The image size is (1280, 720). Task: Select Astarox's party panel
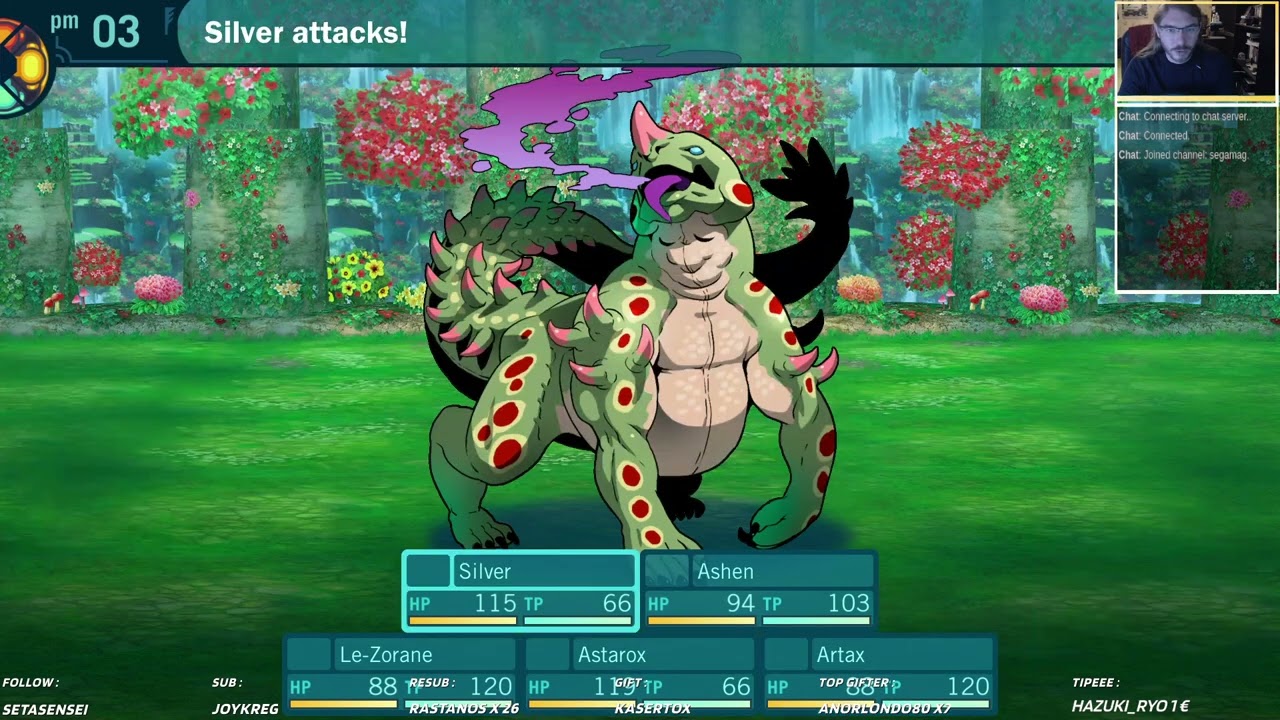pos(640,674)
